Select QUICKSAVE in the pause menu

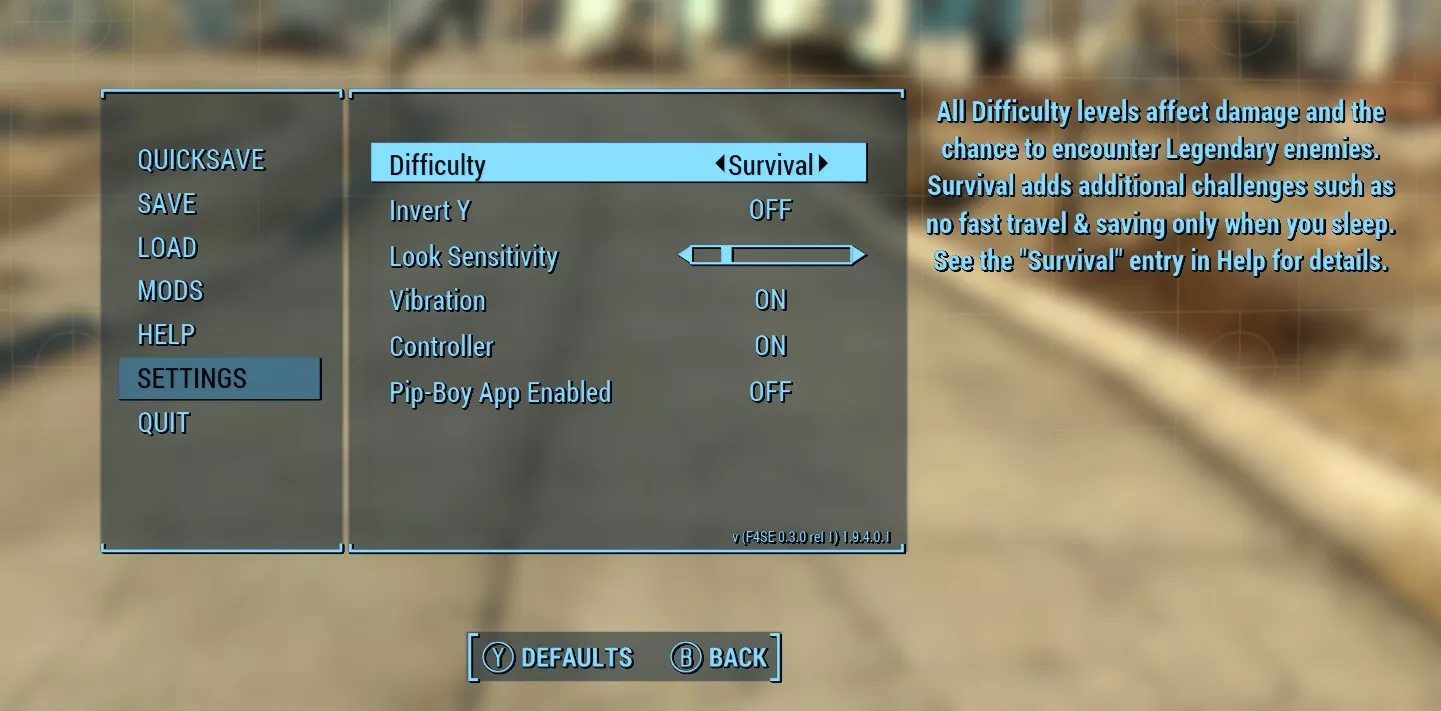click(201, 160)
